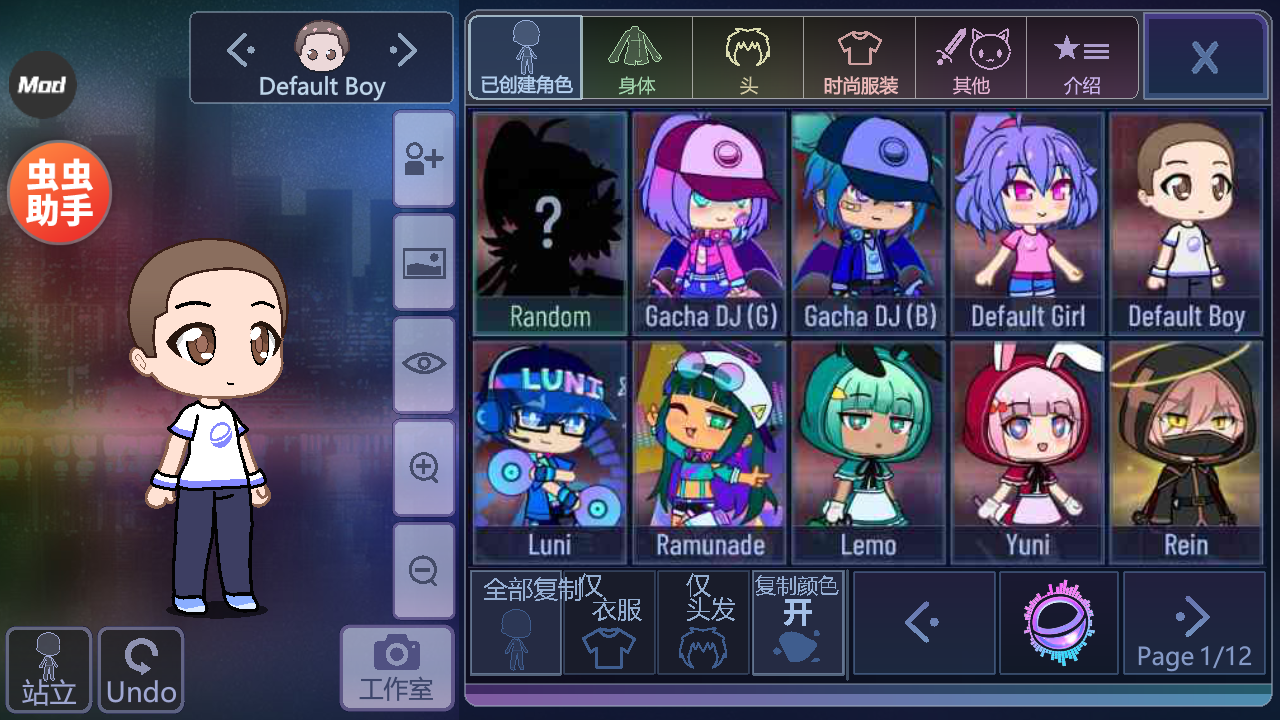Open the 虫虫助手 overlay assistant

(x=59, y=192)
